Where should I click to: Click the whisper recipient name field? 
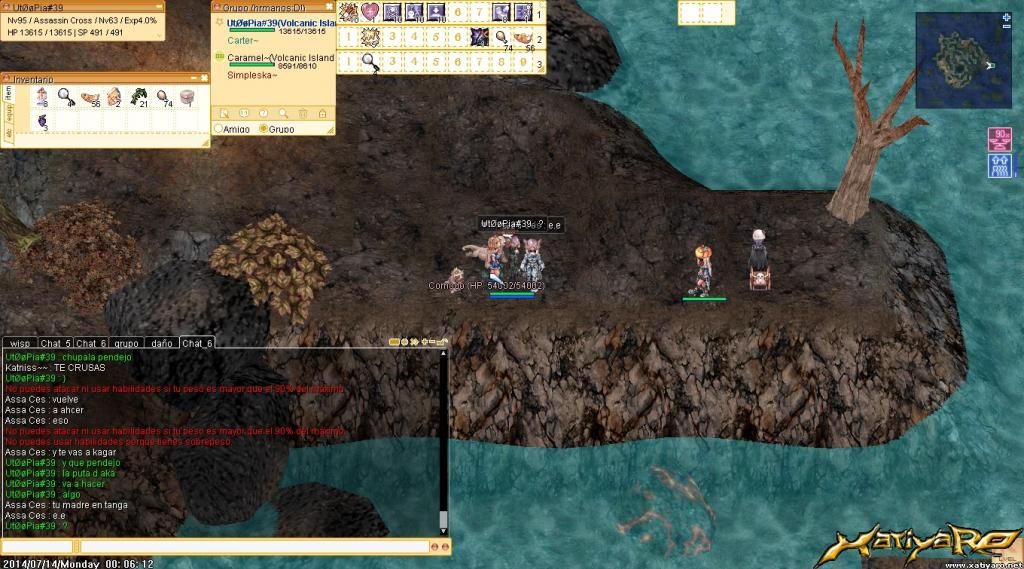(x=37, y=547)
